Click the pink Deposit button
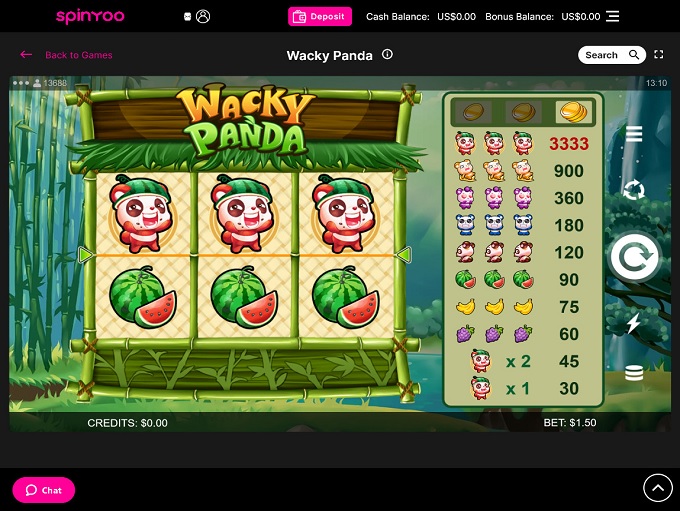Viewport: 680px width, 511px height. [320, 16]
